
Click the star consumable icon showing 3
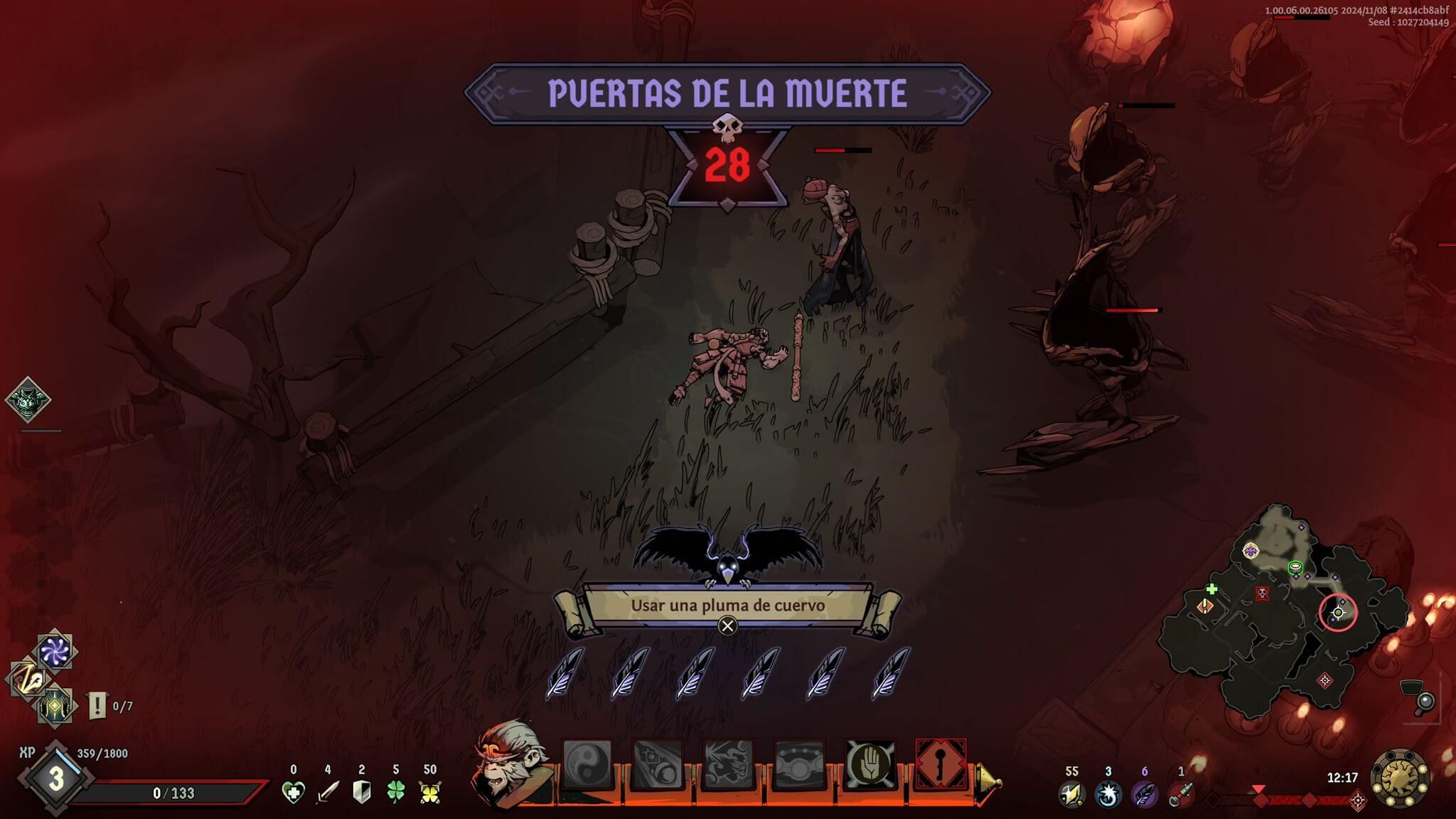[x=1107, y=794]
